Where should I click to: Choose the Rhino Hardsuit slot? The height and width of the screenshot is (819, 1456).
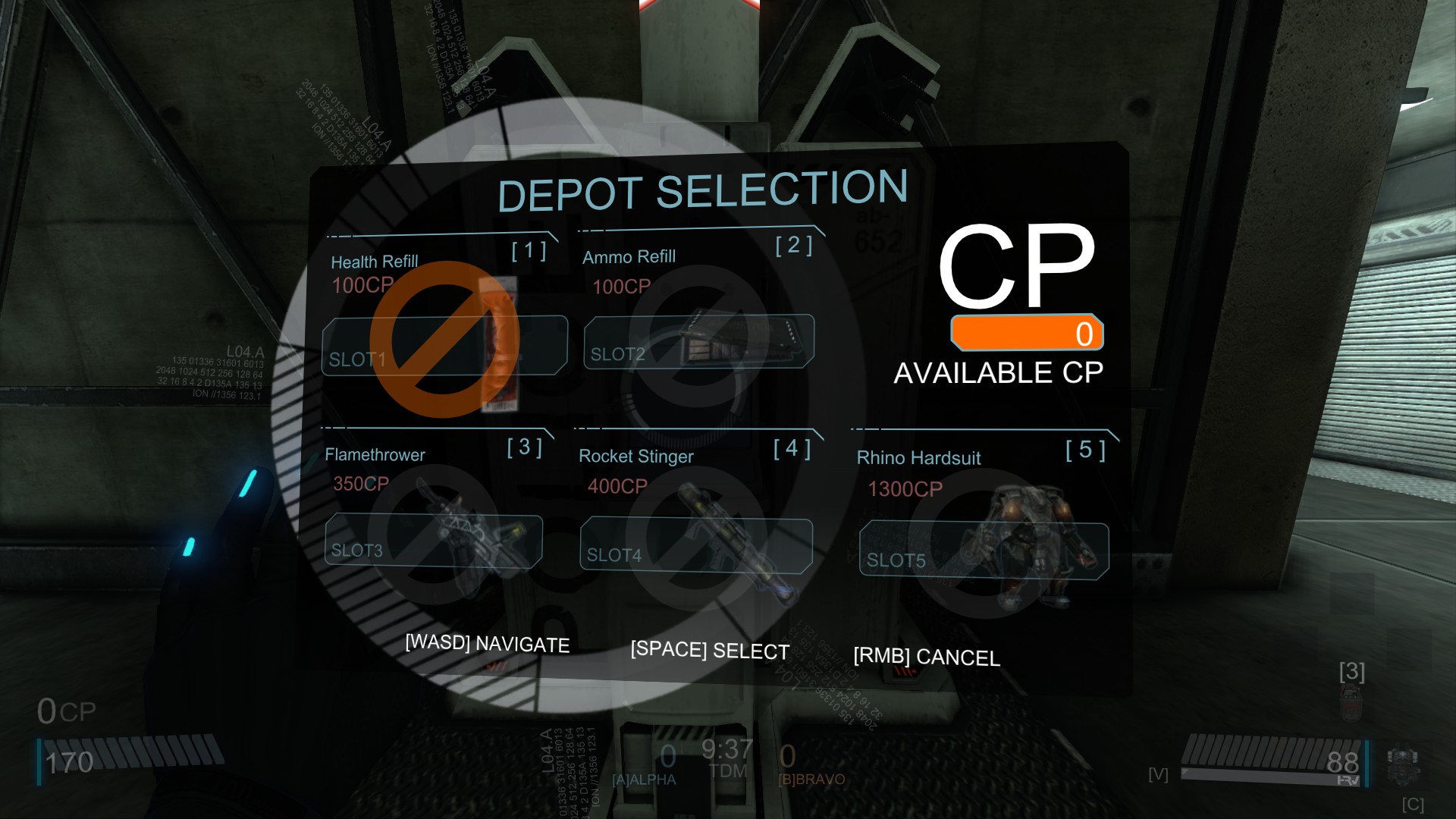click(x=983, y=551)
